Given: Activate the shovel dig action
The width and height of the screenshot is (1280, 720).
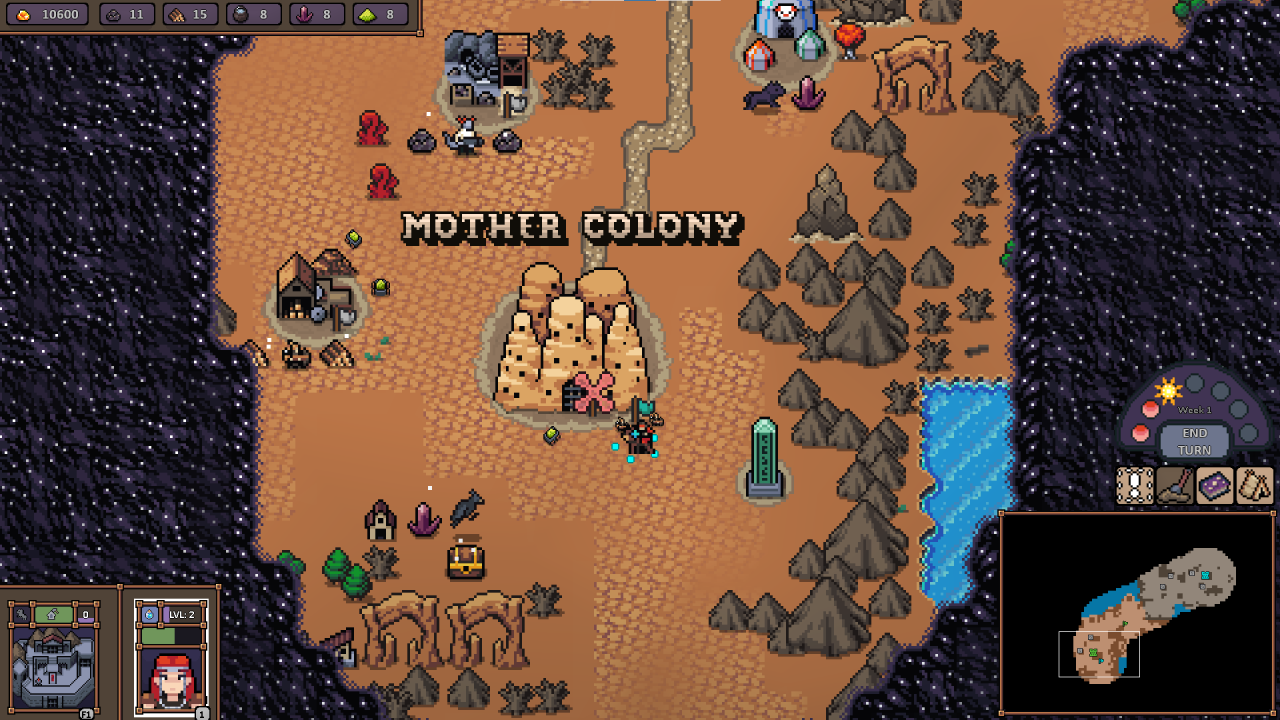Looking at the screenshot, I should click(1175, 486).
